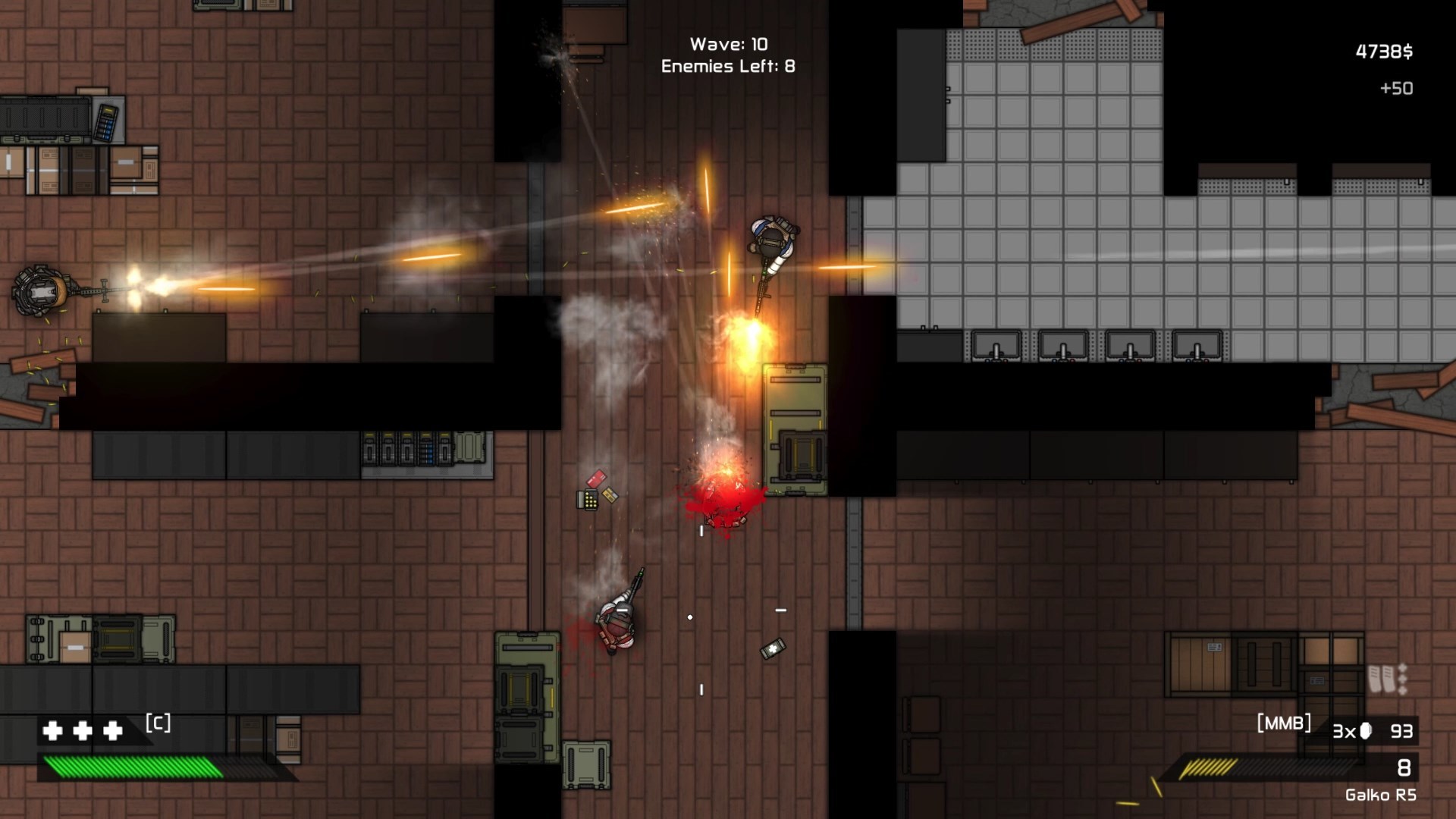This screenshot has height=819, width=1456.
Task: Click the minigun-wielding player character
Action: (x=38, y=288)
